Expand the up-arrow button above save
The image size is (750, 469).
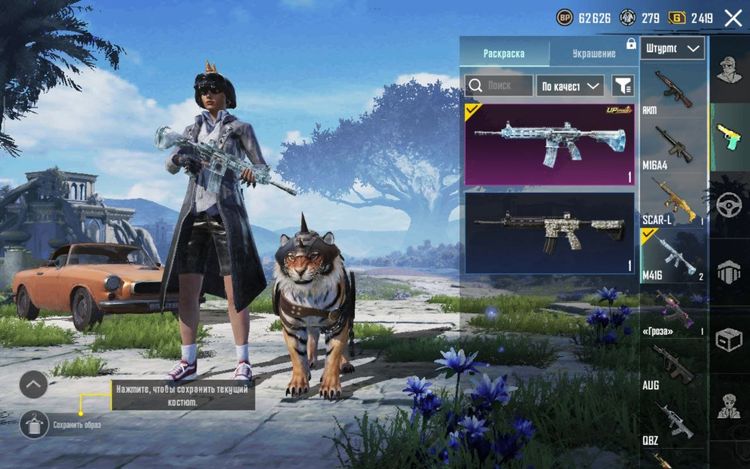click(33, 384)
